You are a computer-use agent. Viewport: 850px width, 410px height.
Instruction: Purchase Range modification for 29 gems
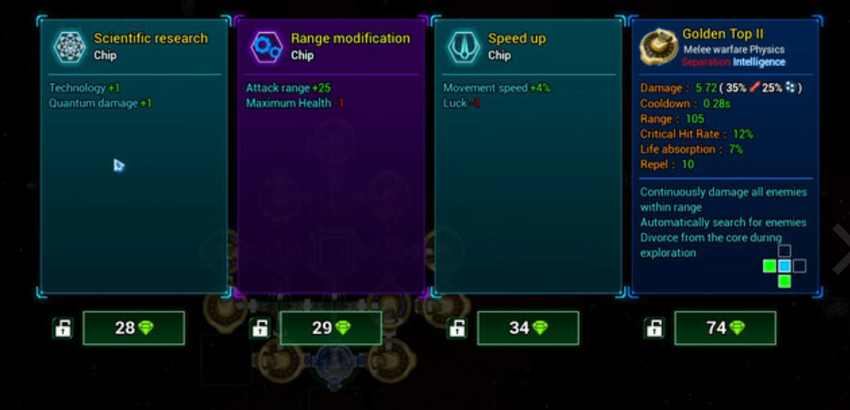click(x=331, y=328)
